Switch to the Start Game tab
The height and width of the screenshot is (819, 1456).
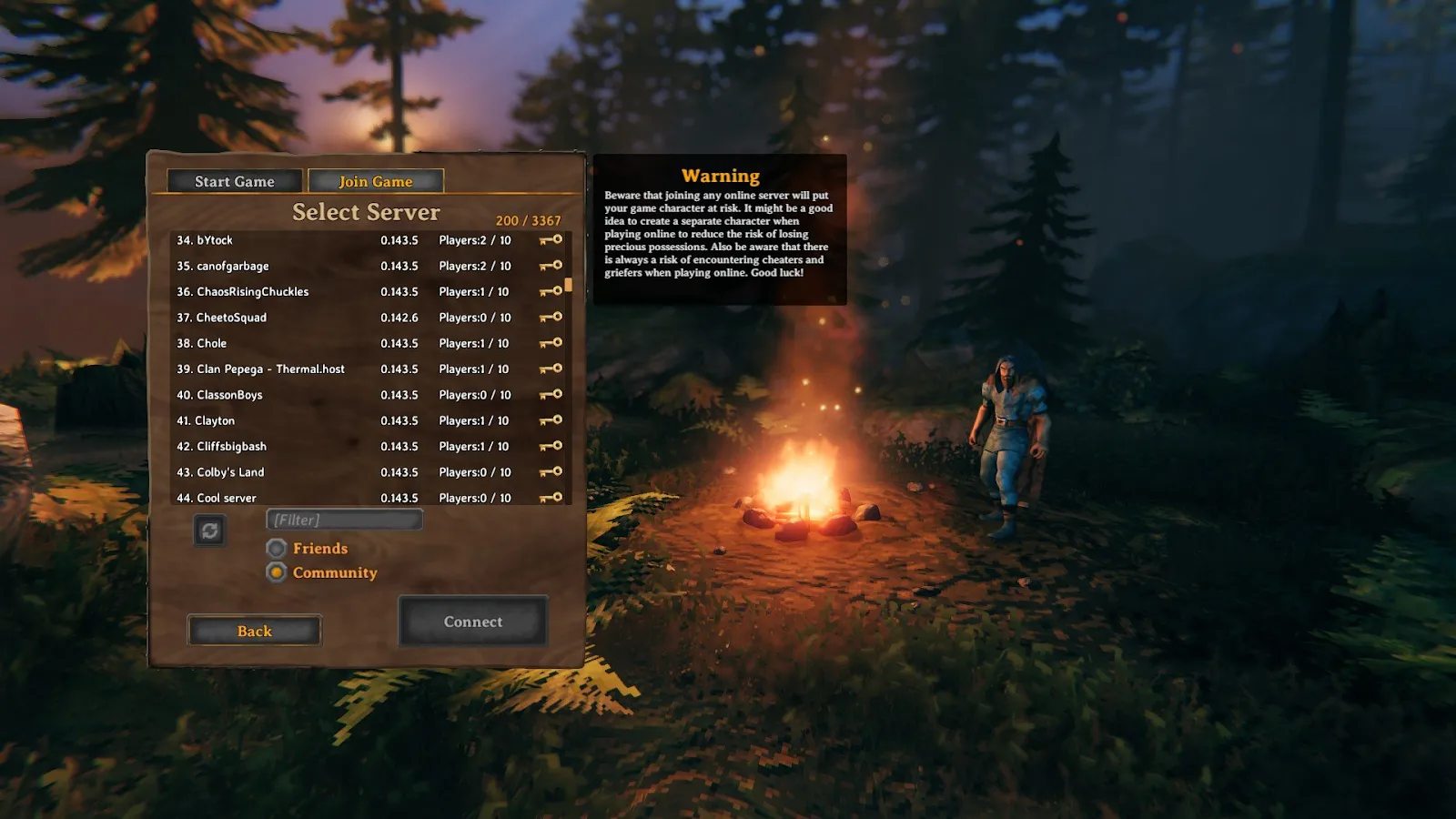click(233, 181)
